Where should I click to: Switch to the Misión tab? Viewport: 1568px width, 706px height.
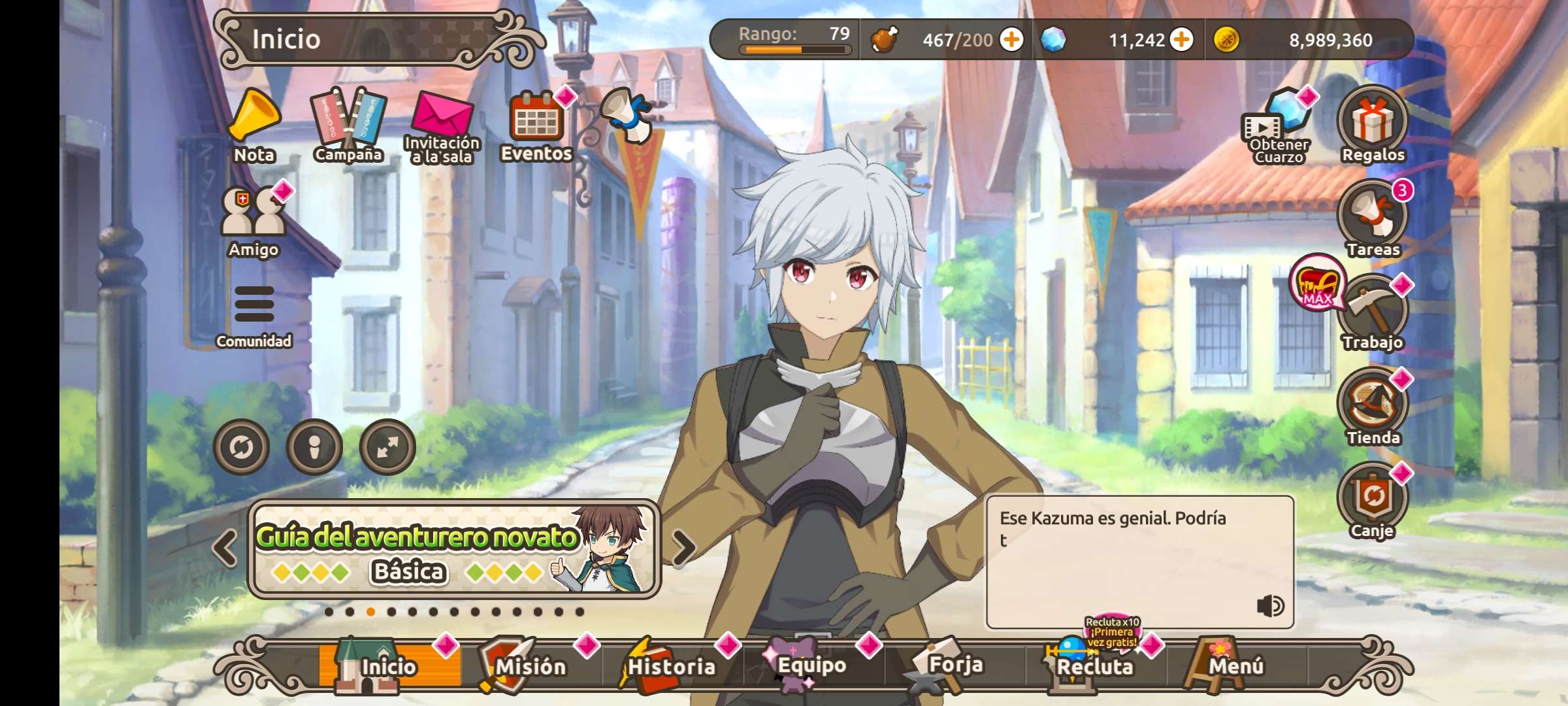529,666
